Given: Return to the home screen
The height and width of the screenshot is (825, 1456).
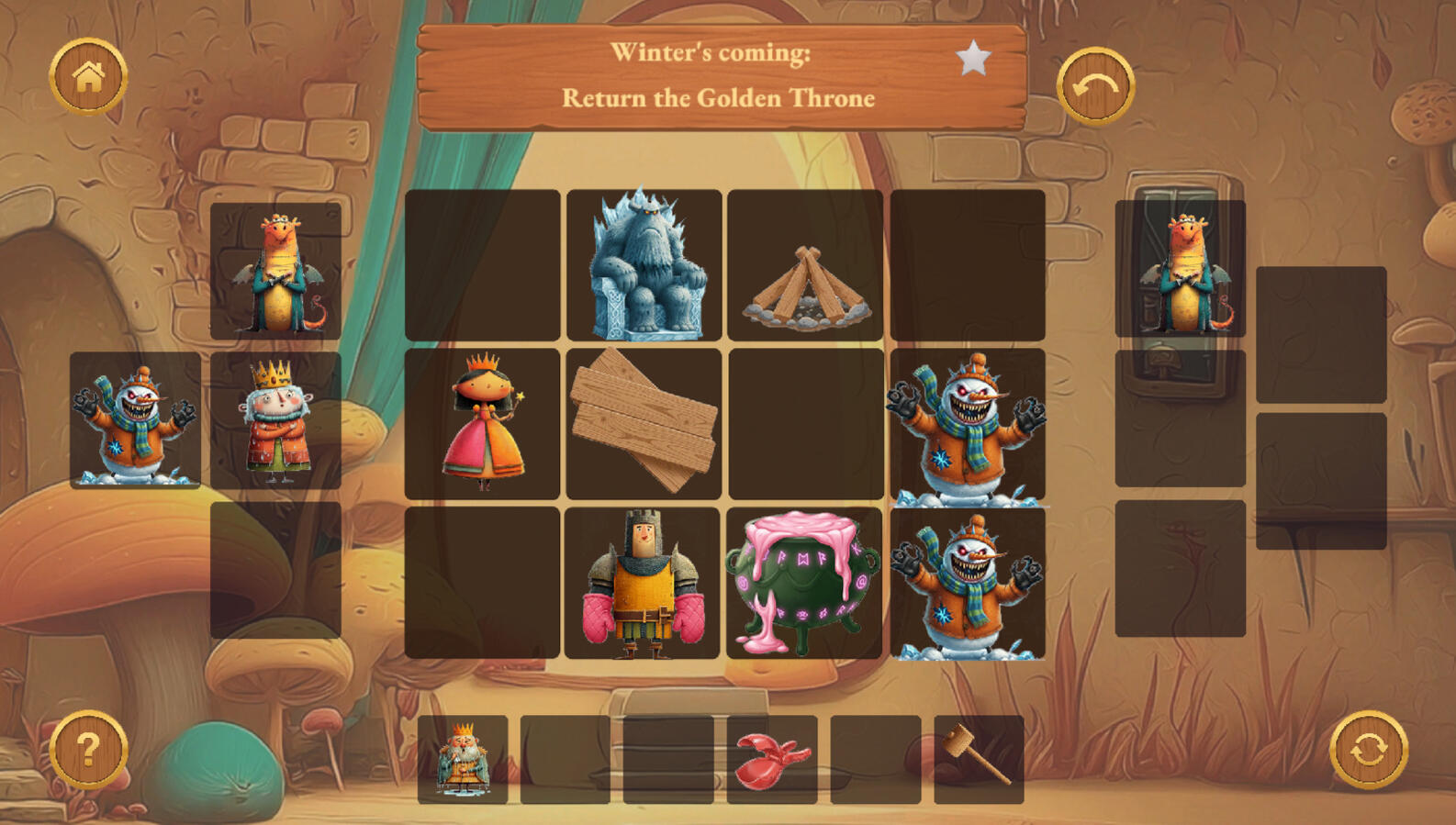Looking at the screenshot, I should click(88, 77).
